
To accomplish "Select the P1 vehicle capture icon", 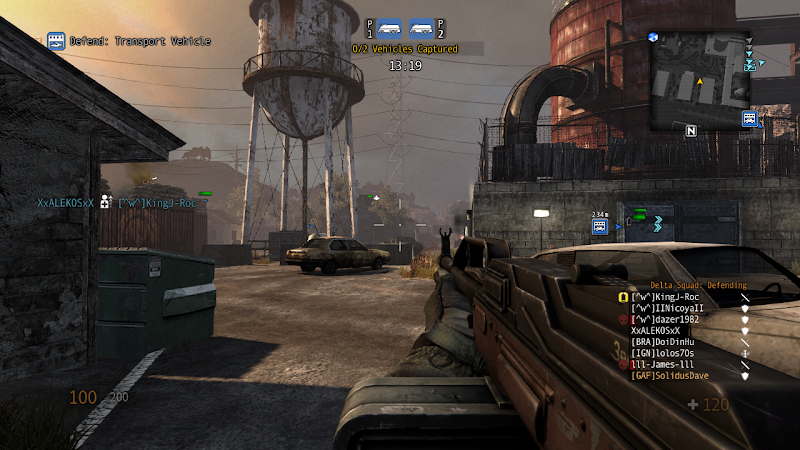I will coord(389,28).
